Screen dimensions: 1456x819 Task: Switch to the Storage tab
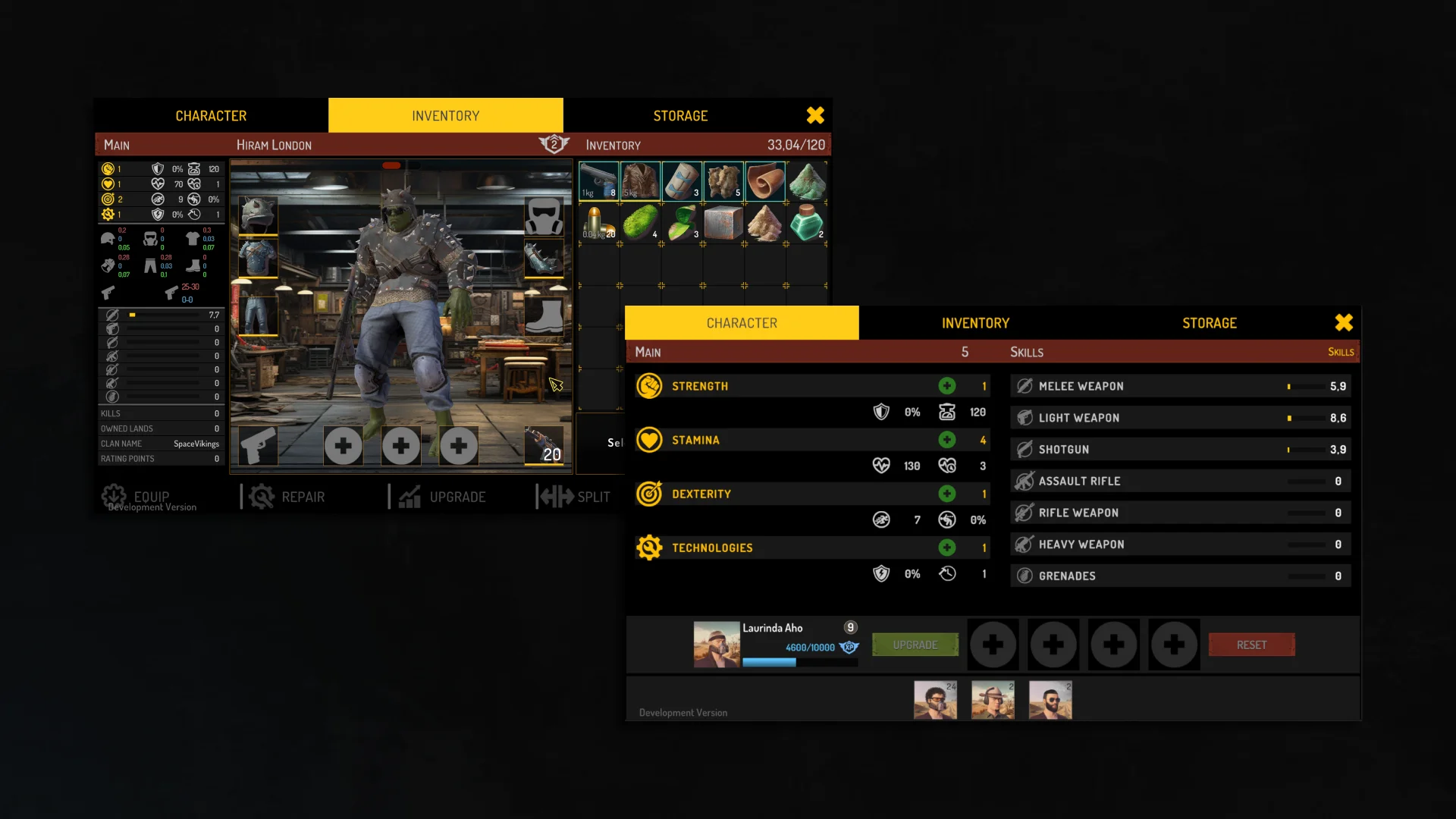1208,322
